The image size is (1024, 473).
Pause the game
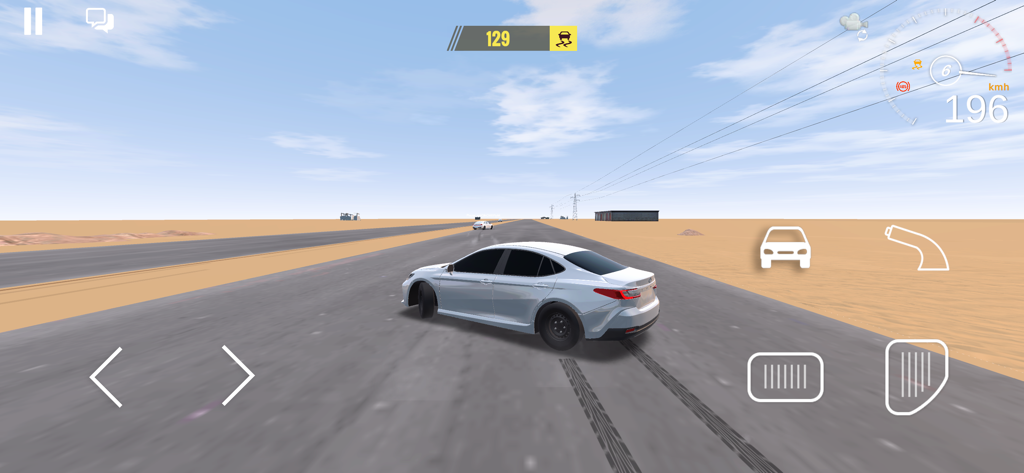[33, 21]
